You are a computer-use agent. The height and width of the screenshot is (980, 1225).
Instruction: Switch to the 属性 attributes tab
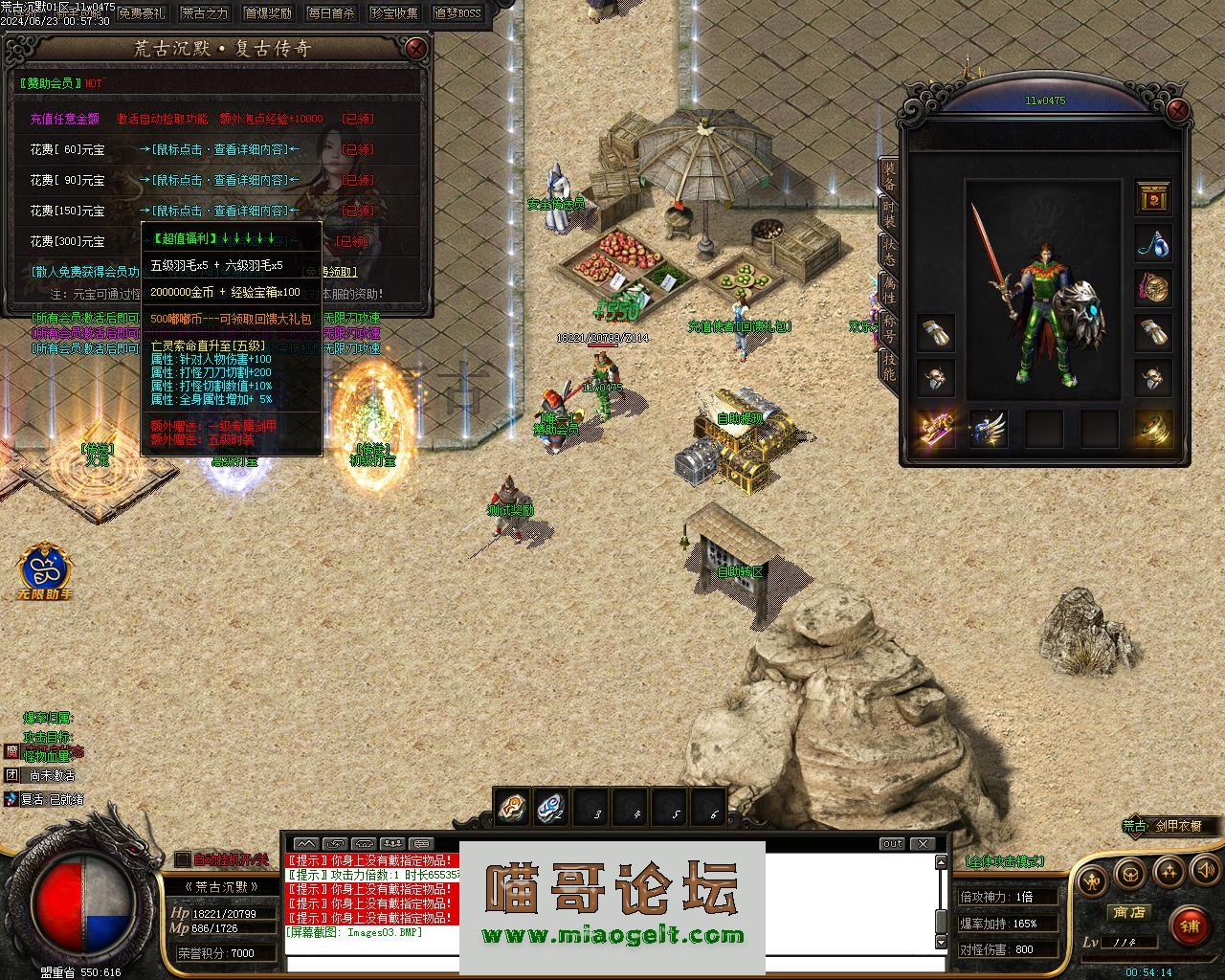click(x=889, y=290)
